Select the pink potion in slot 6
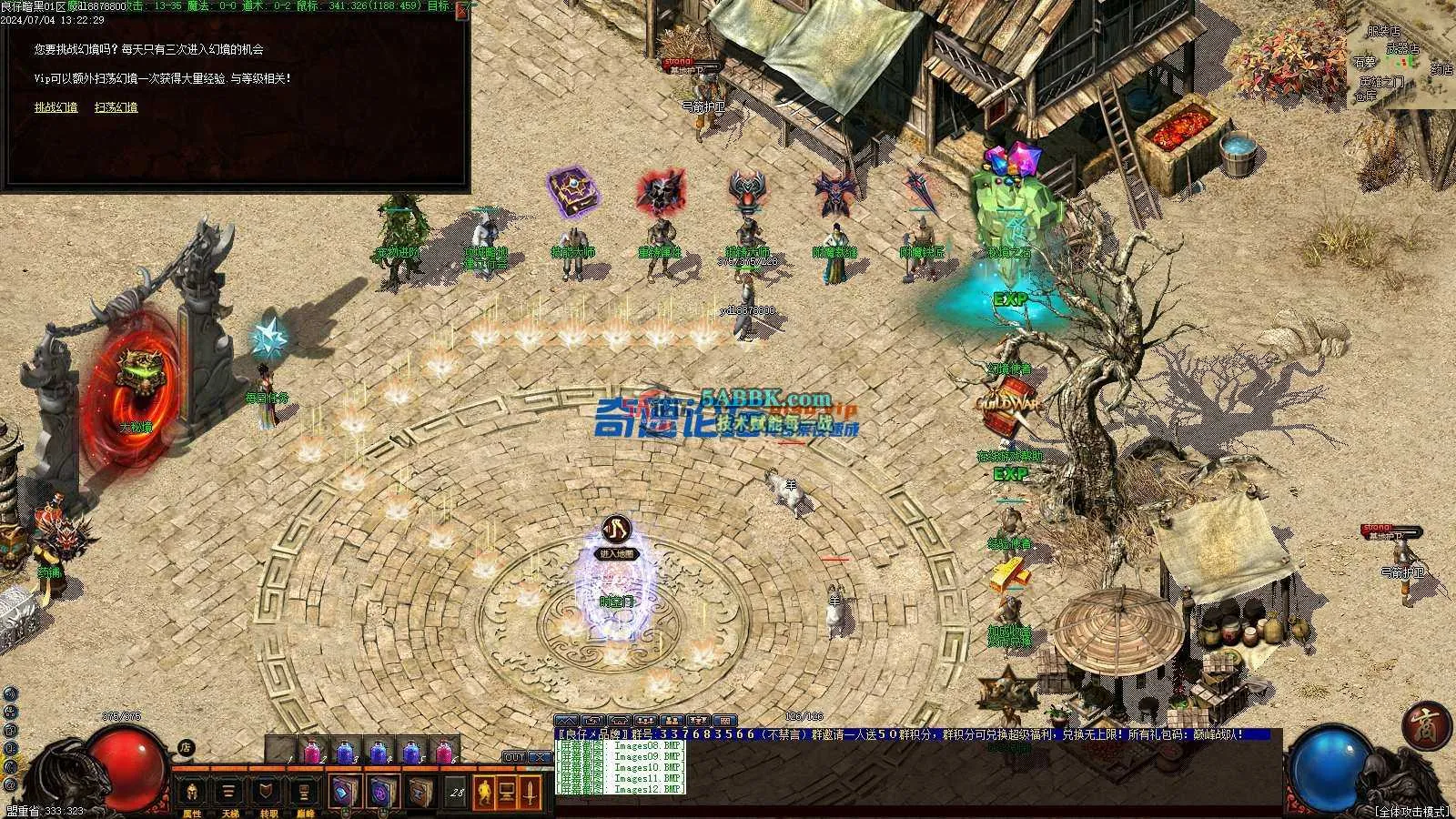1456x819 pixels. [444, 753]
